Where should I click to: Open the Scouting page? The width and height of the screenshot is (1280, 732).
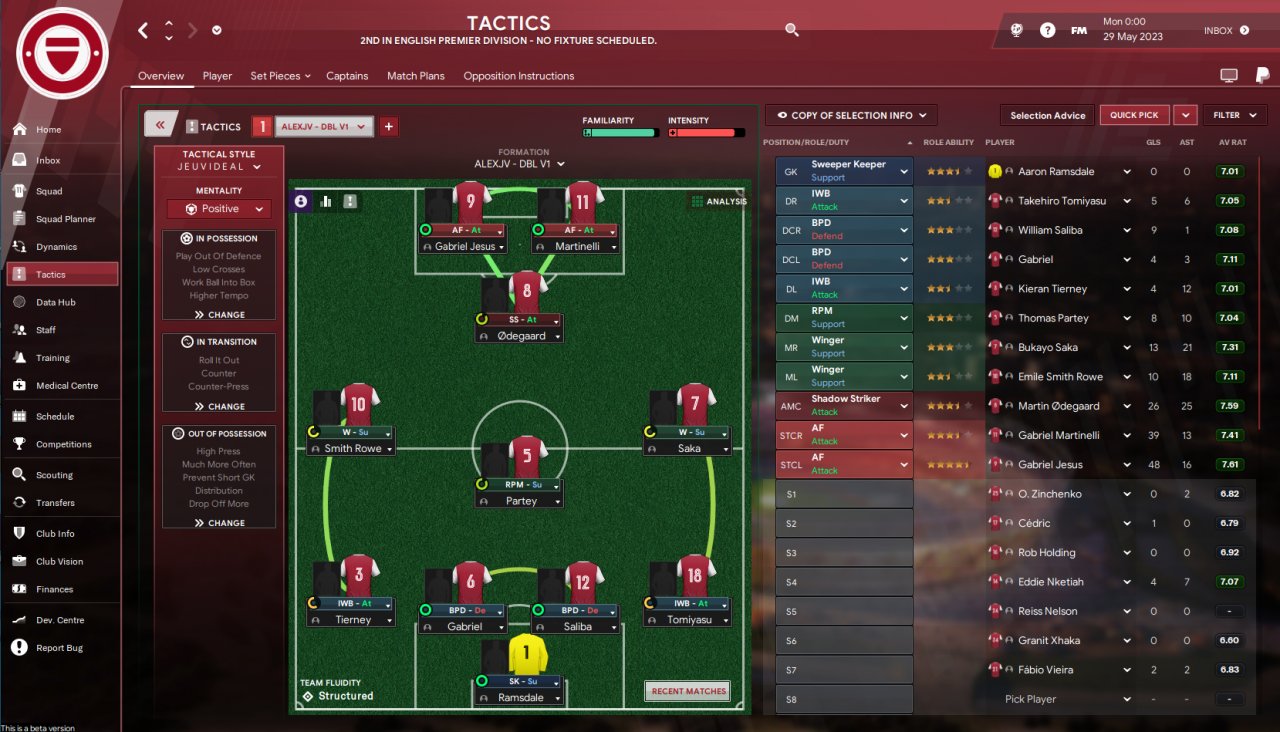(x=54, y=475)
